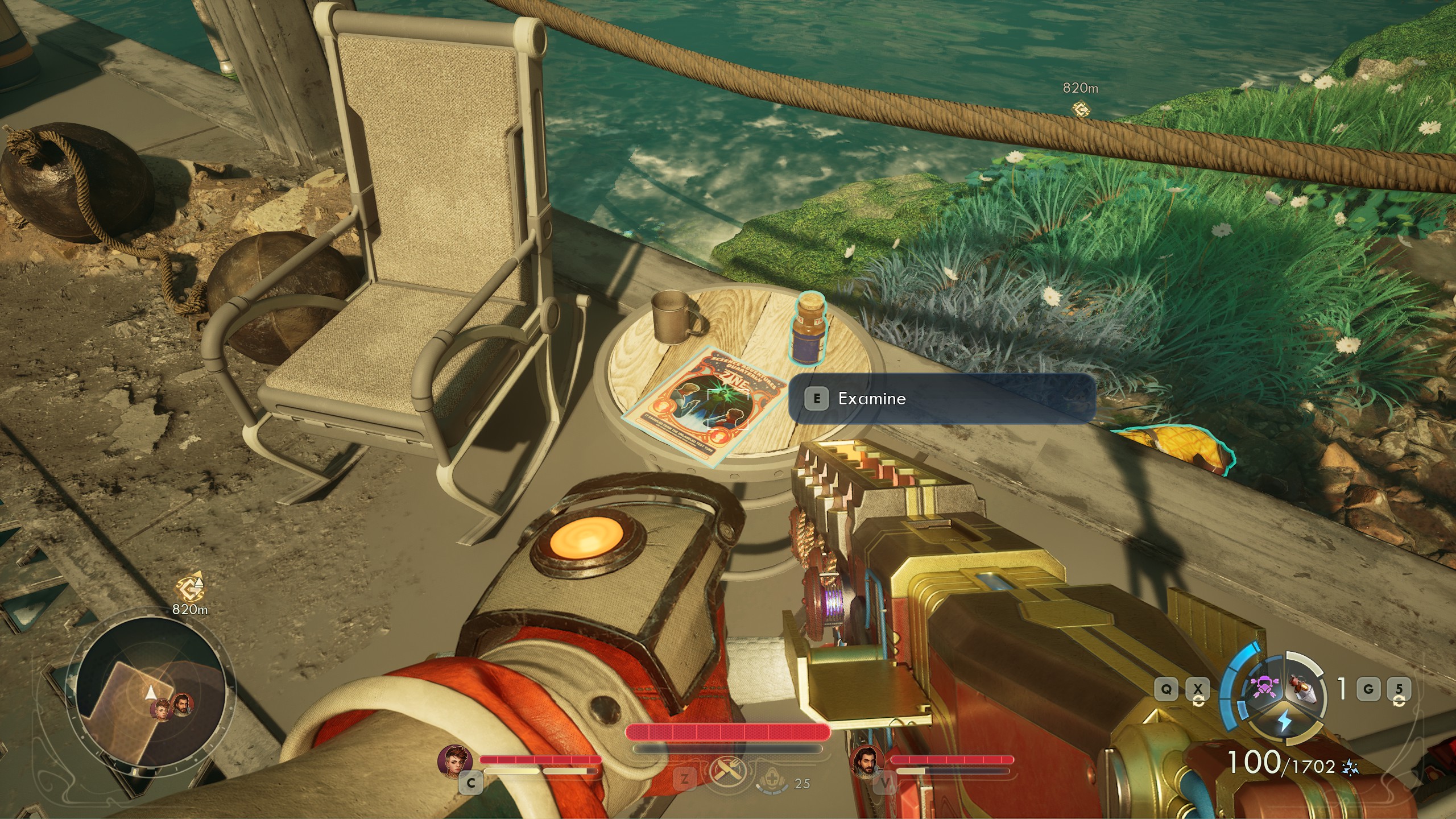Select the grenade icon beside the G hotkey

click(1302, 689)
